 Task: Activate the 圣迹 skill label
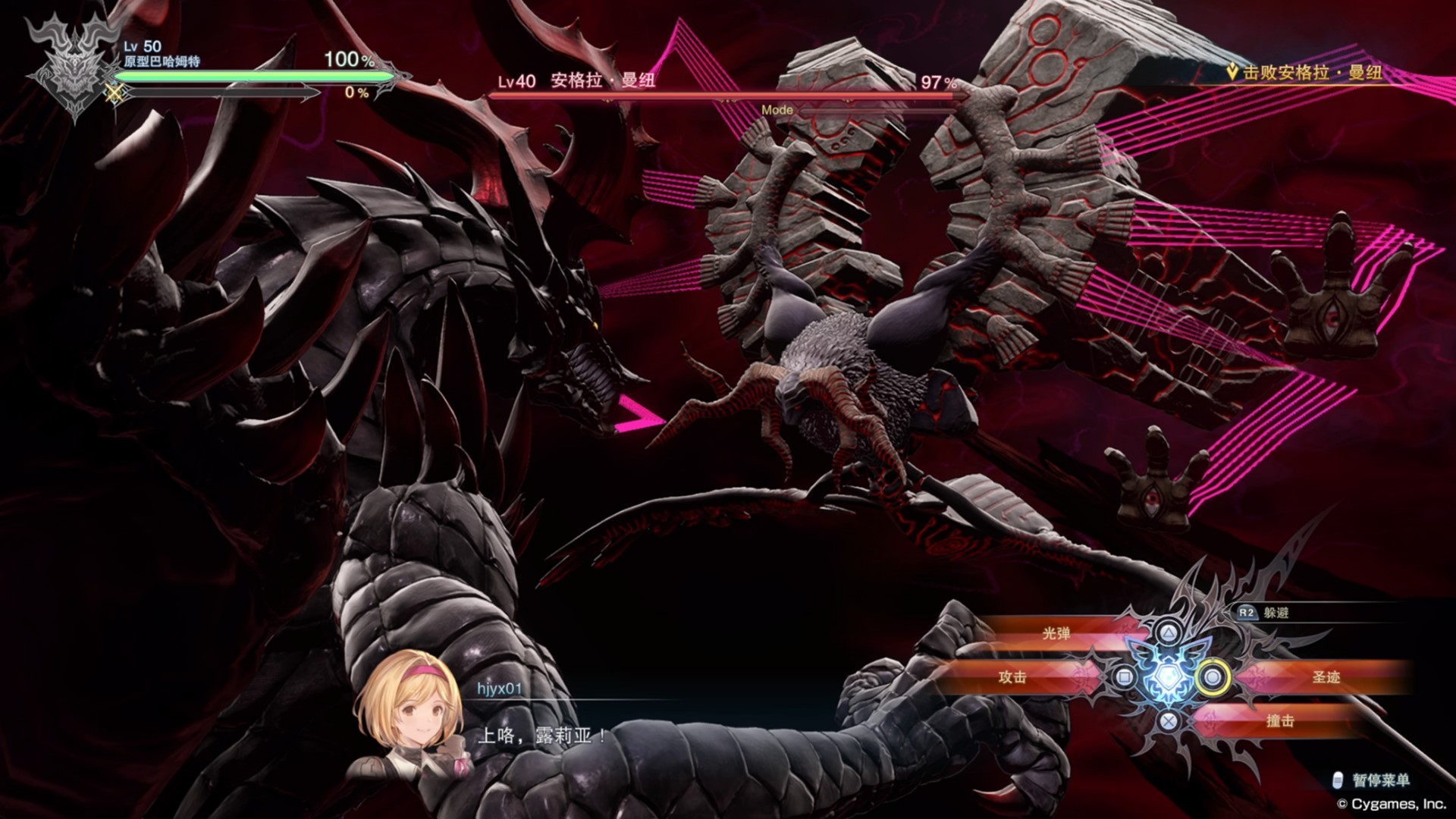[x=1326, y=676]
